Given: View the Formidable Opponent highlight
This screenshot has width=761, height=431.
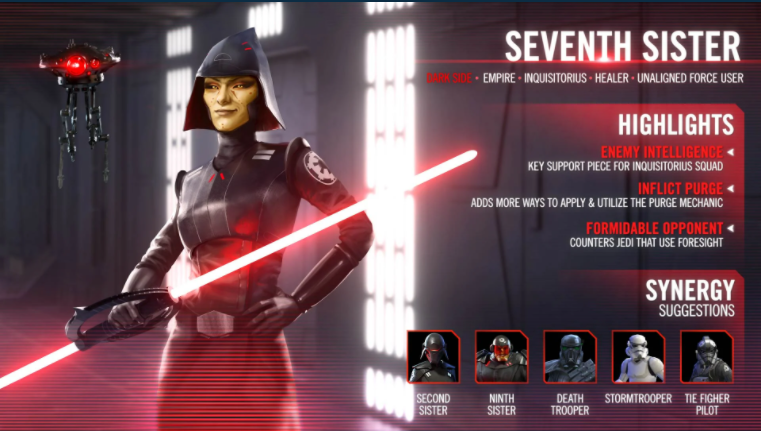Looking at the screenshot, I should [653, 227].
